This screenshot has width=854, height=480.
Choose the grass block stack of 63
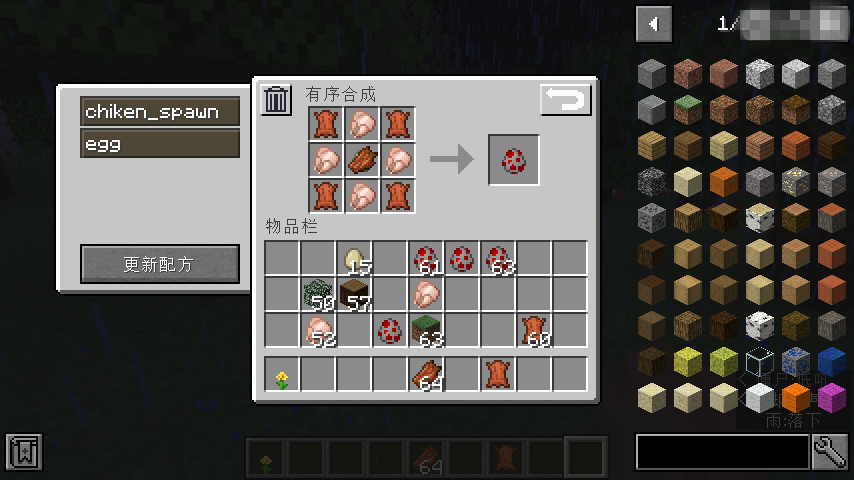(427, 330)
